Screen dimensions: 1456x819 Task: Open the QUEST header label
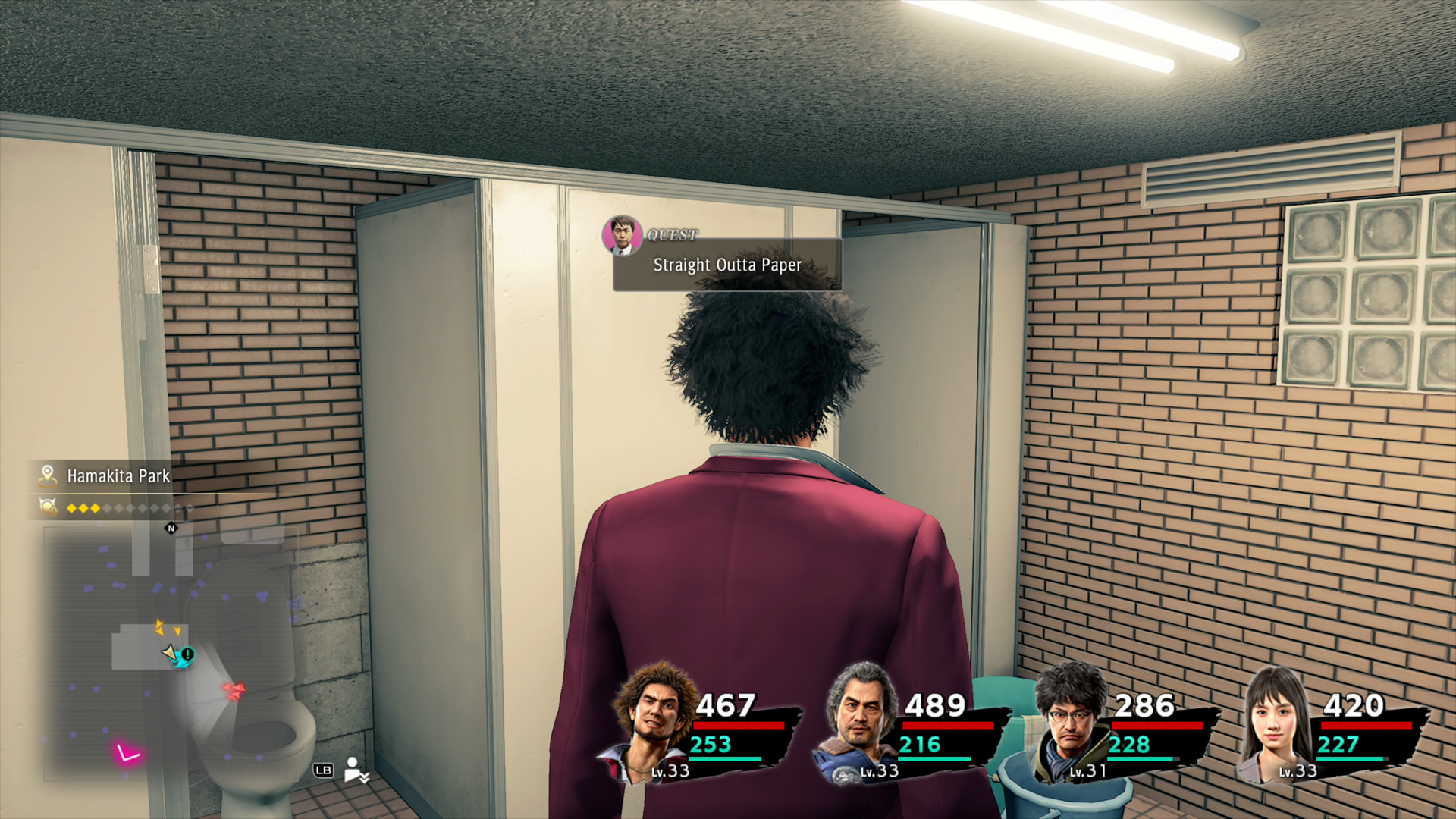point(673,235)
